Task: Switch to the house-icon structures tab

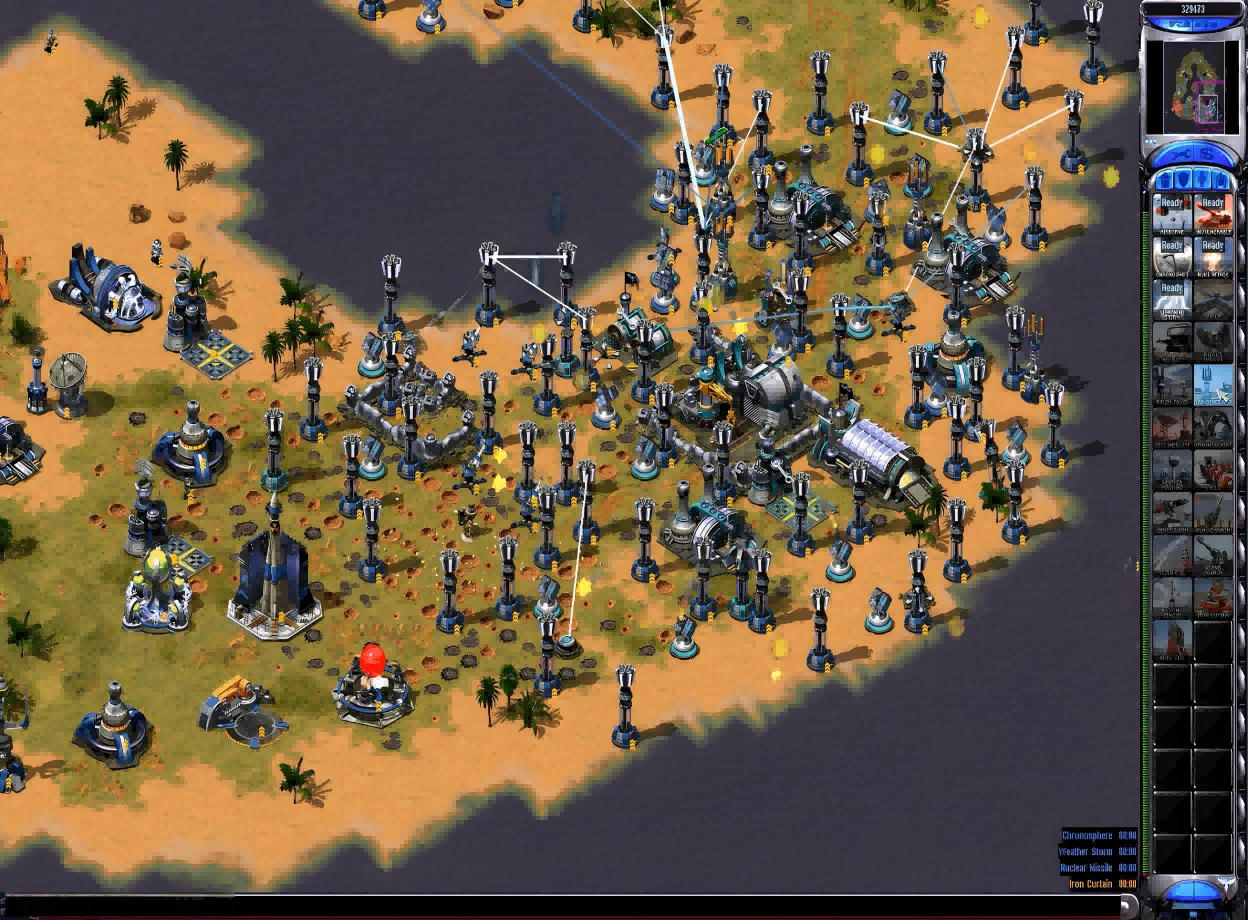Action: 1162,179
